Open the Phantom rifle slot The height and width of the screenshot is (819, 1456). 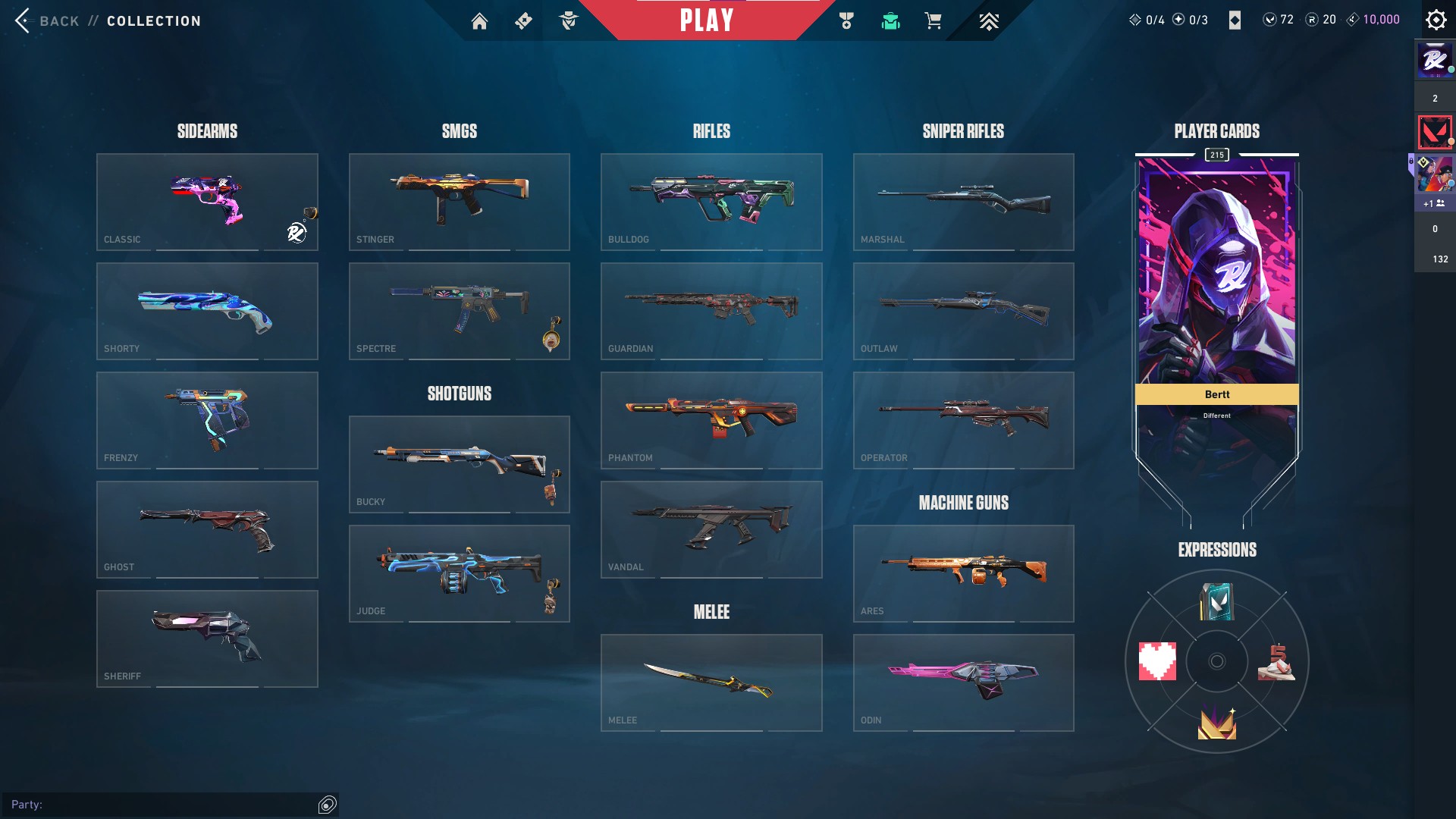(711, 420)
